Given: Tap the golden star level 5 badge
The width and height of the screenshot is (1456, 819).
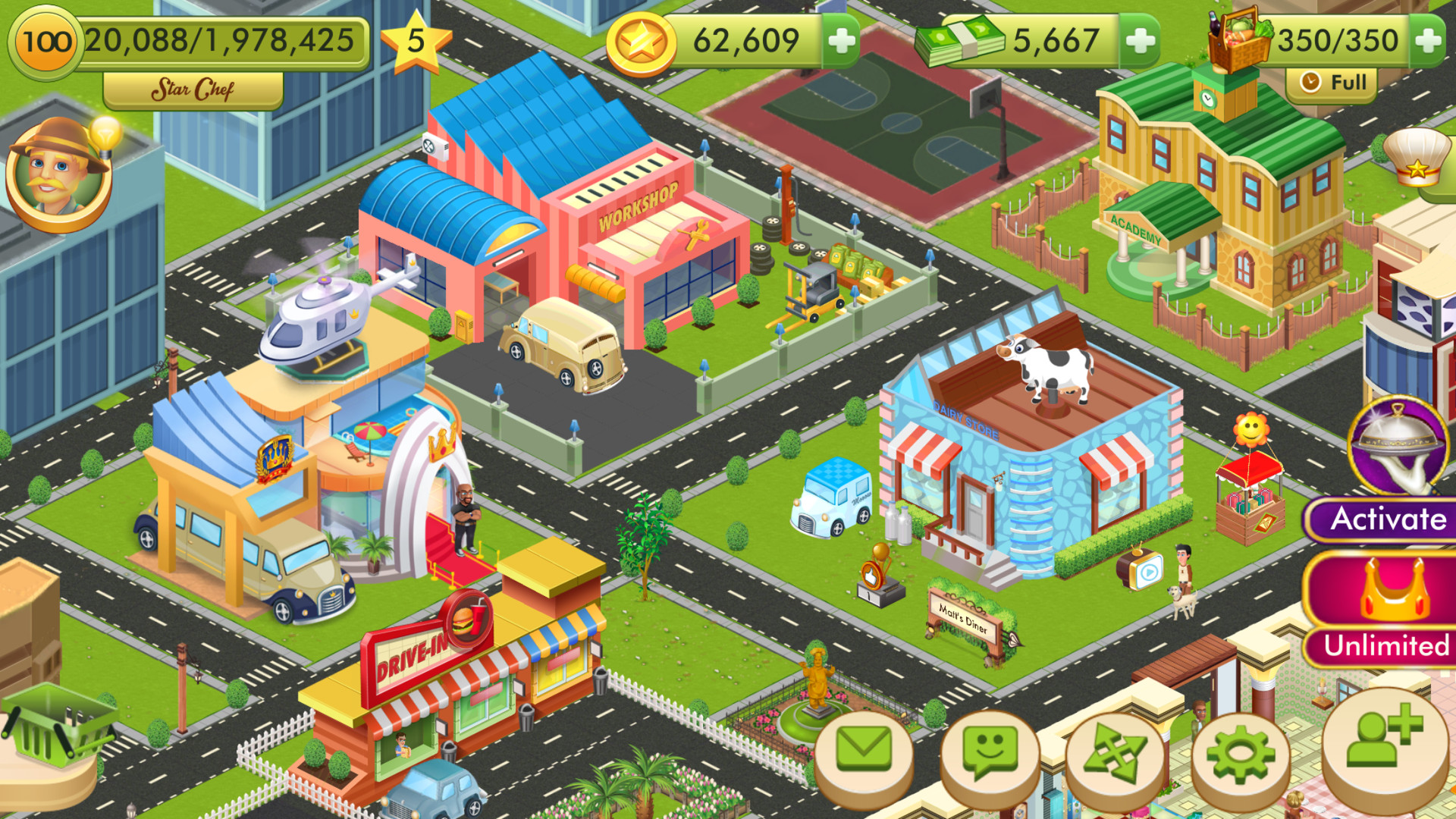Looking at the screenshot, I should 416,42.
